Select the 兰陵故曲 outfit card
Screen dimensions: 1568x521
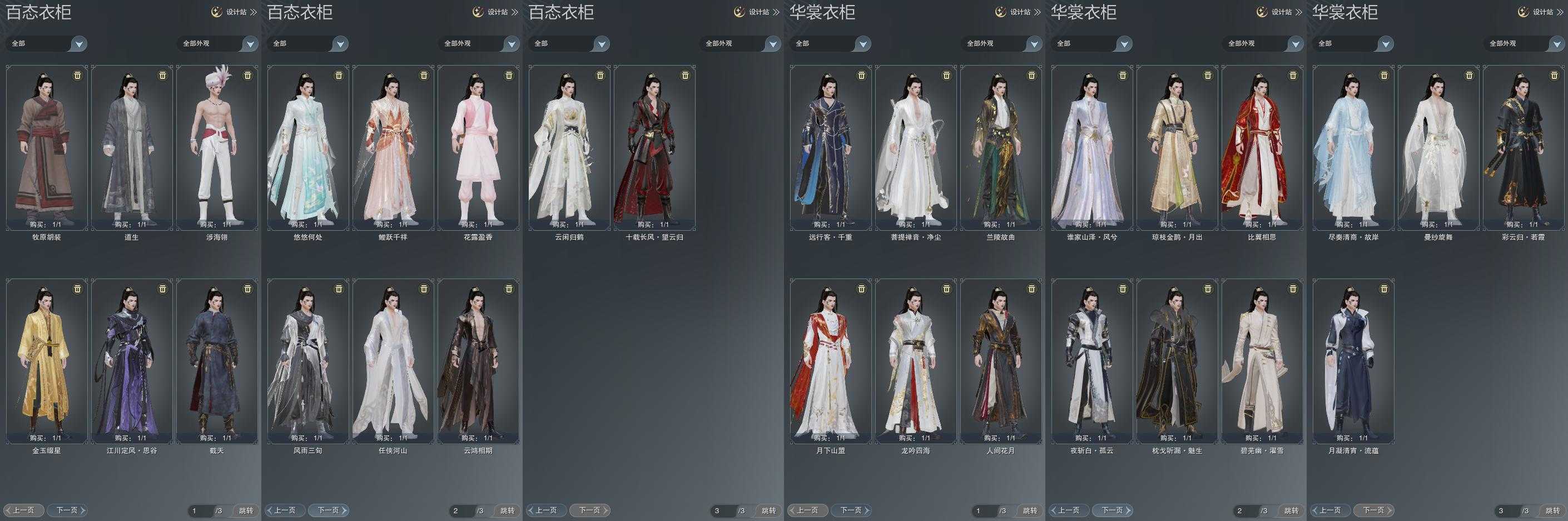1001,147
